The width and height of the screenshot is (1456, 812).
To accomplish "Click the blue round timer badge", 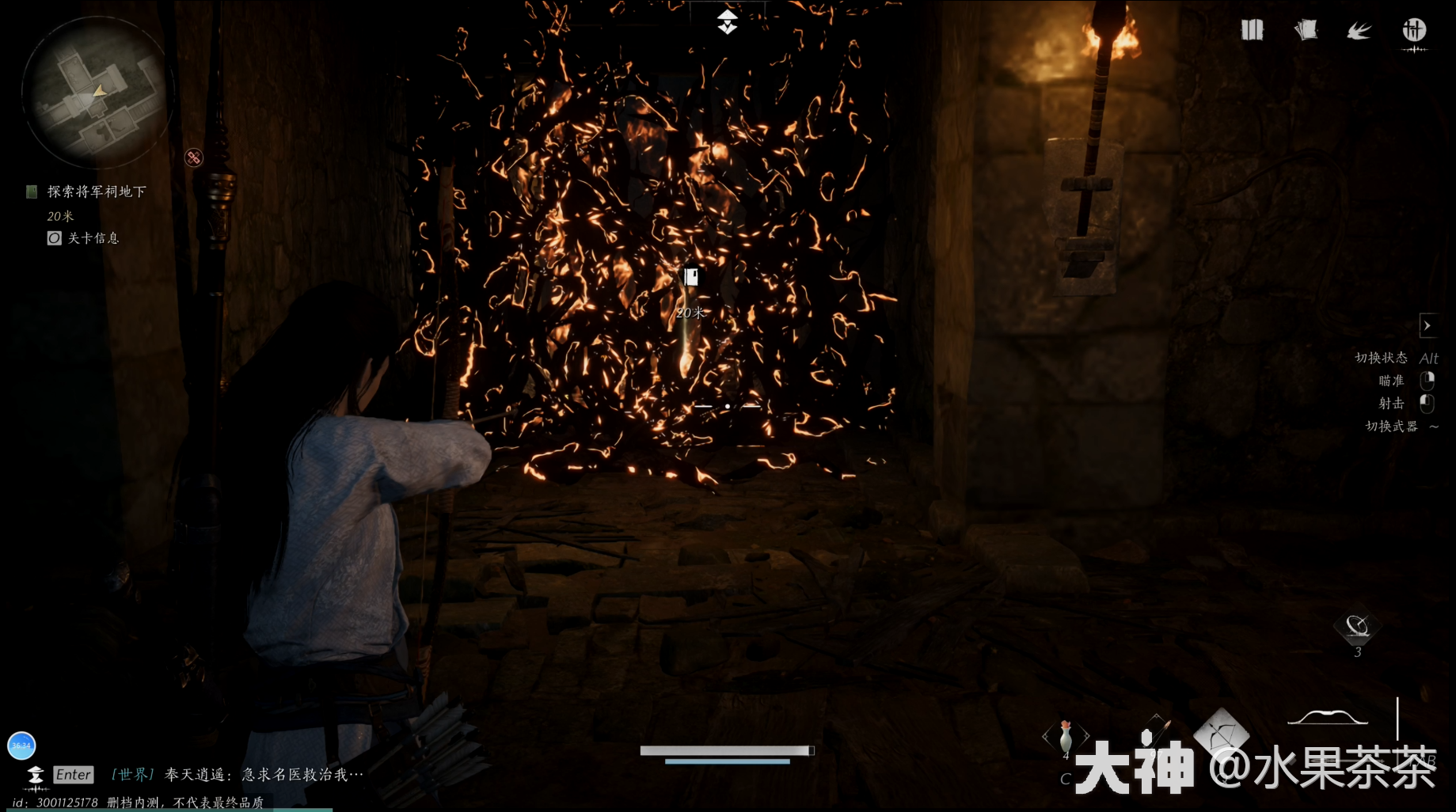I will pos(21,746).
